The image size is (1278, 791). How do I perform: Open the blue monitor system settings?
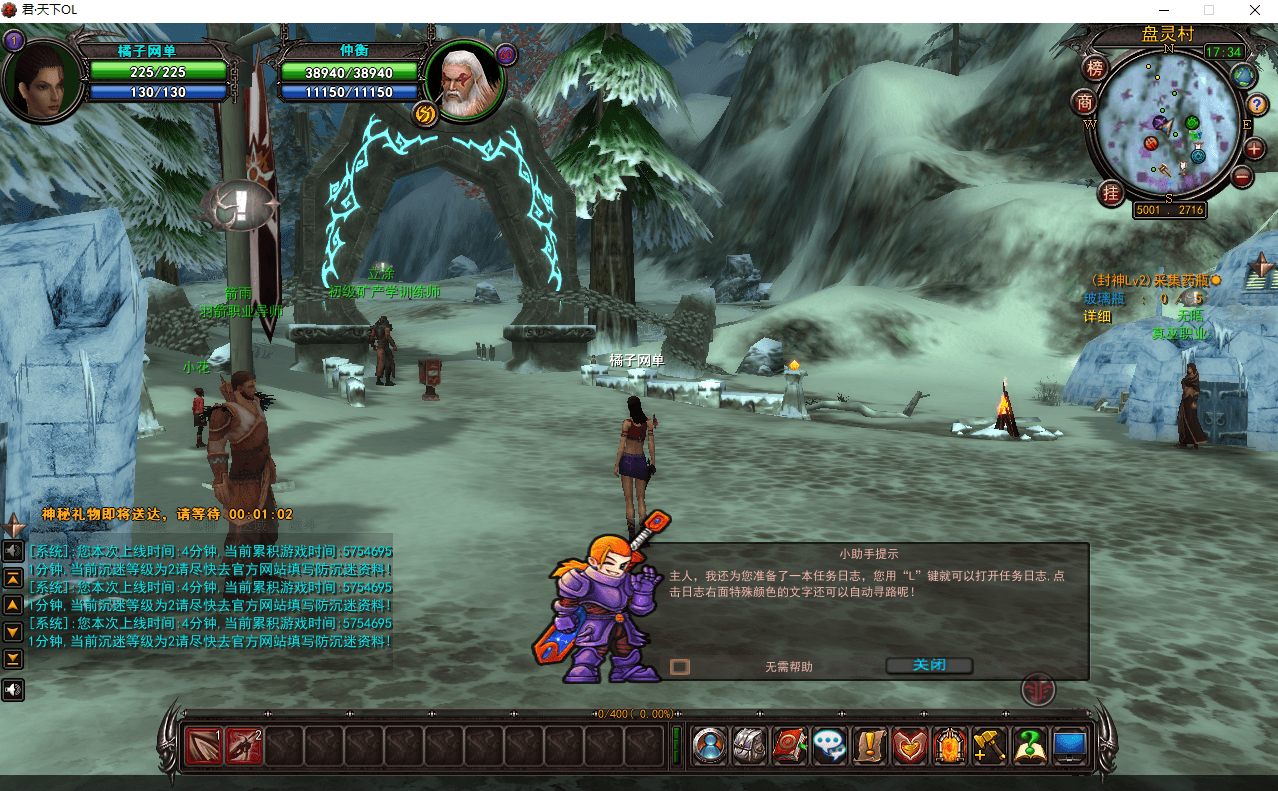click(1070, 746)
